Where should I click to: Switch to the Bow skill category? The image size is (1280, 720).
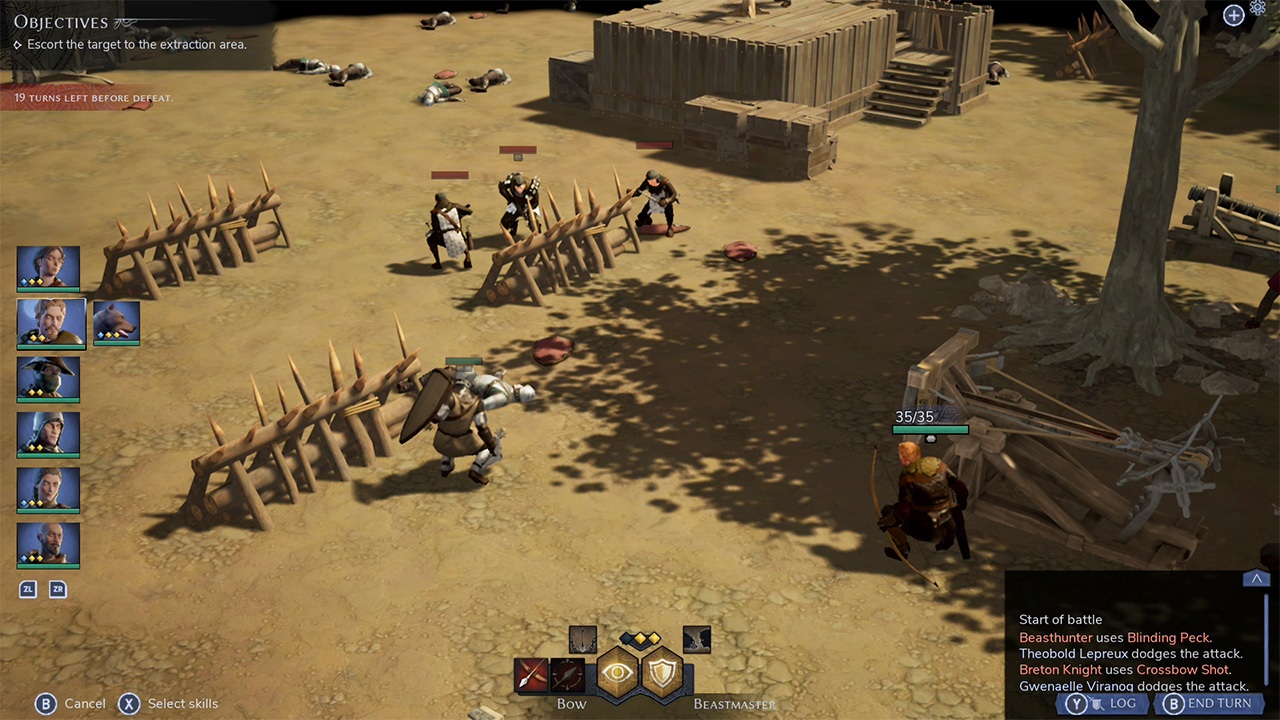tap(571, 704)
